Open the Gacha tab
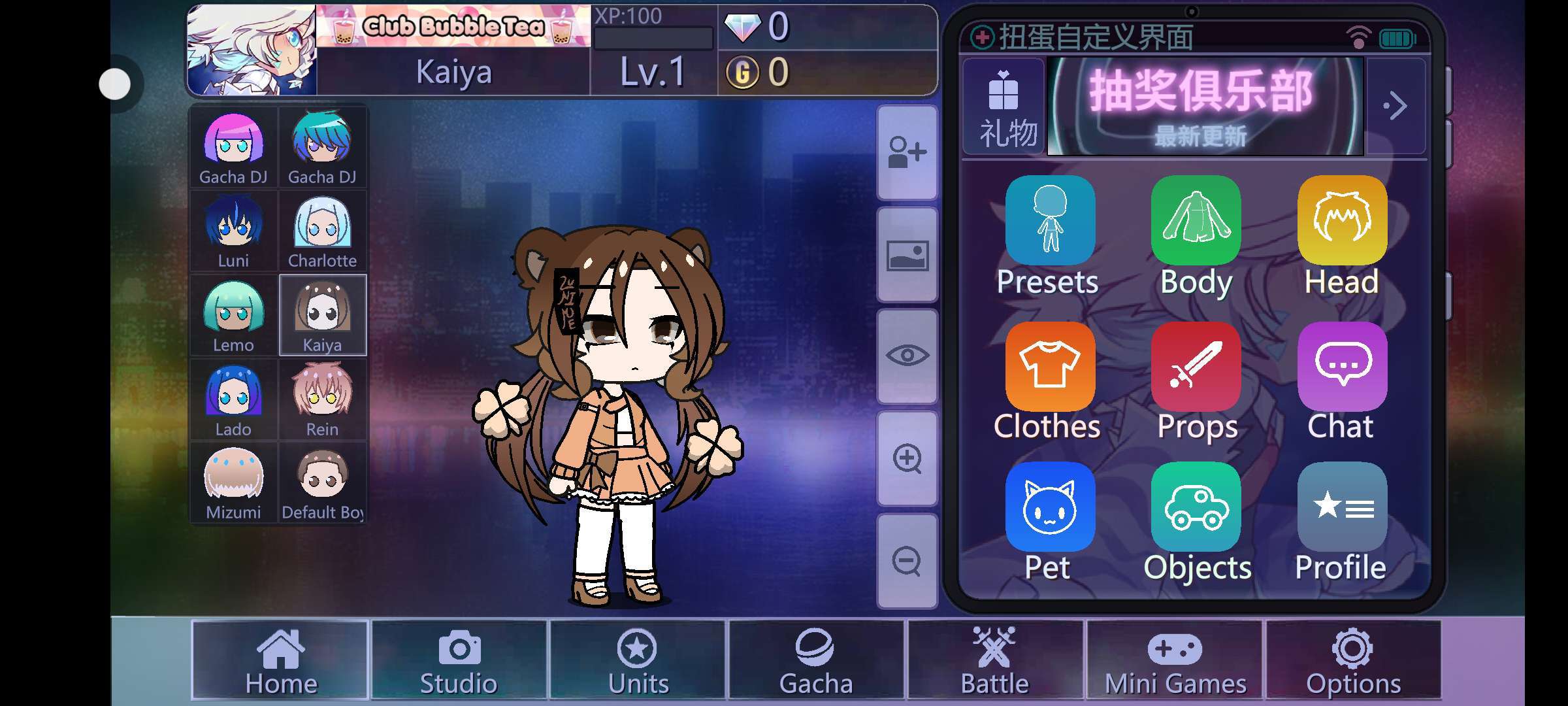The width and height of the screenshot is (1568, 706). coord(816,660)
